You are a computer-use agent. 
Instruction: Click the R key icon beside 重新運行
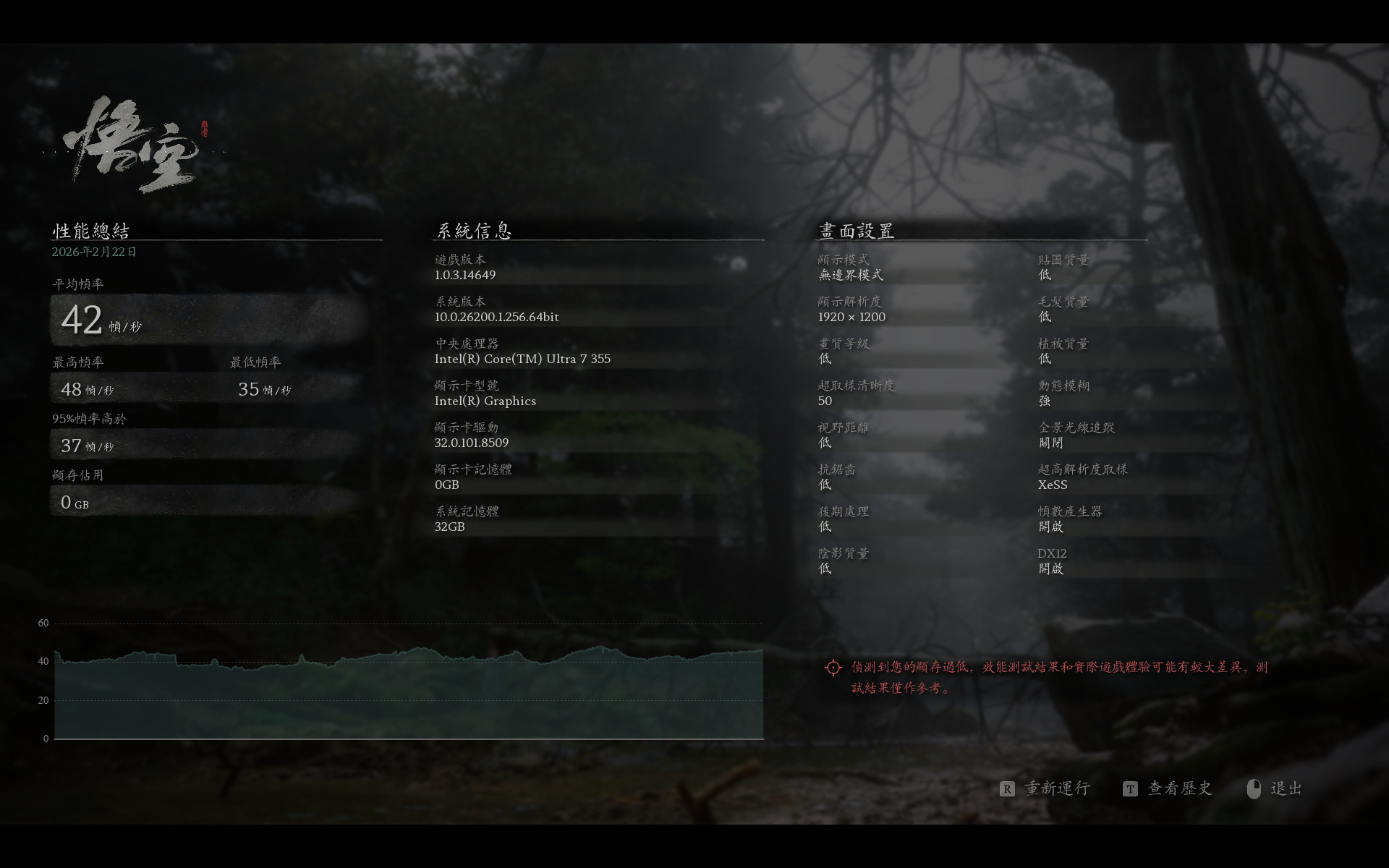pos(1007,789)
